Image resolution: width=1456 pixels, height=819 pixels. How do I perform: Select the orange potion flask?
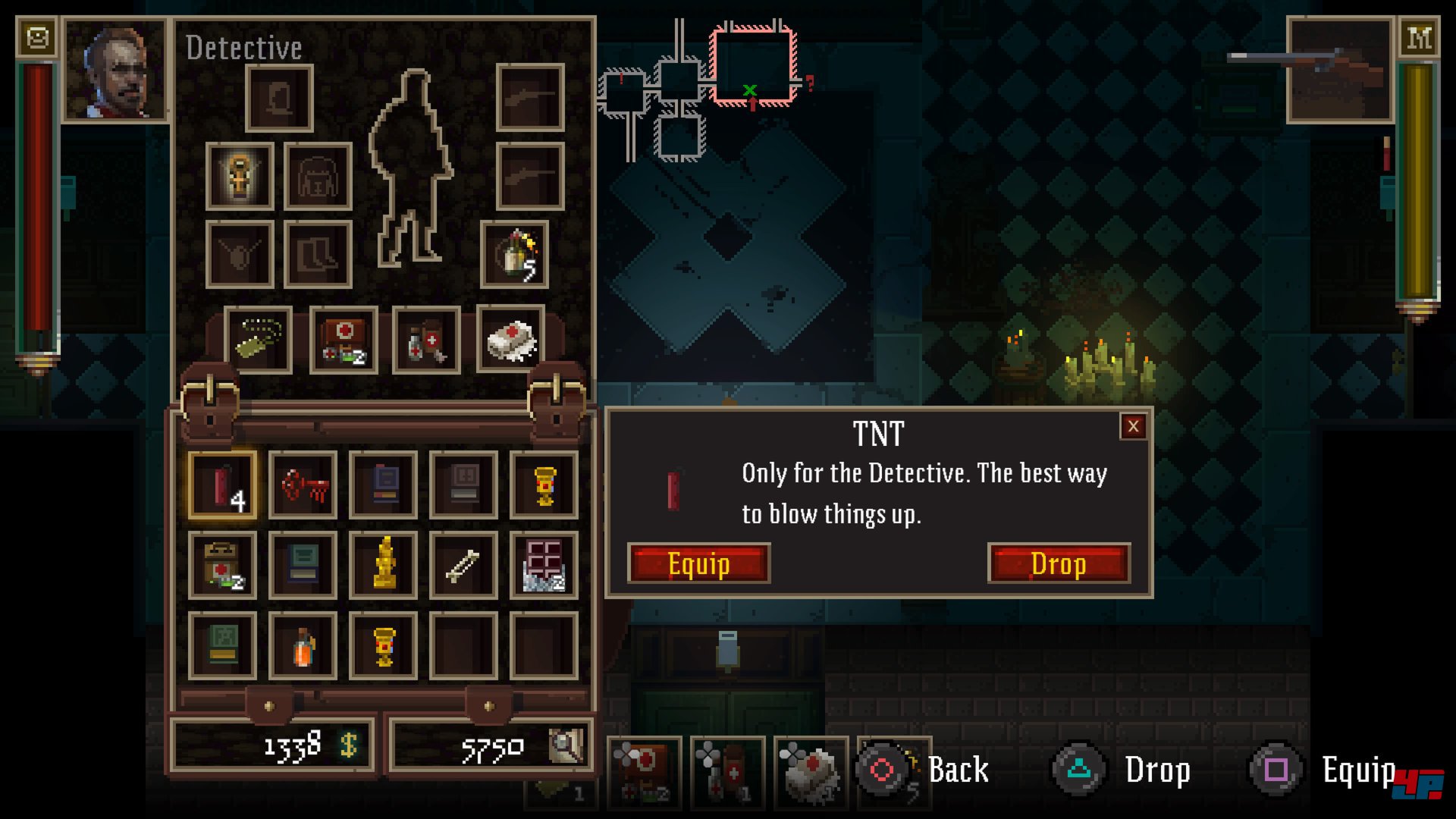point(303,646)
